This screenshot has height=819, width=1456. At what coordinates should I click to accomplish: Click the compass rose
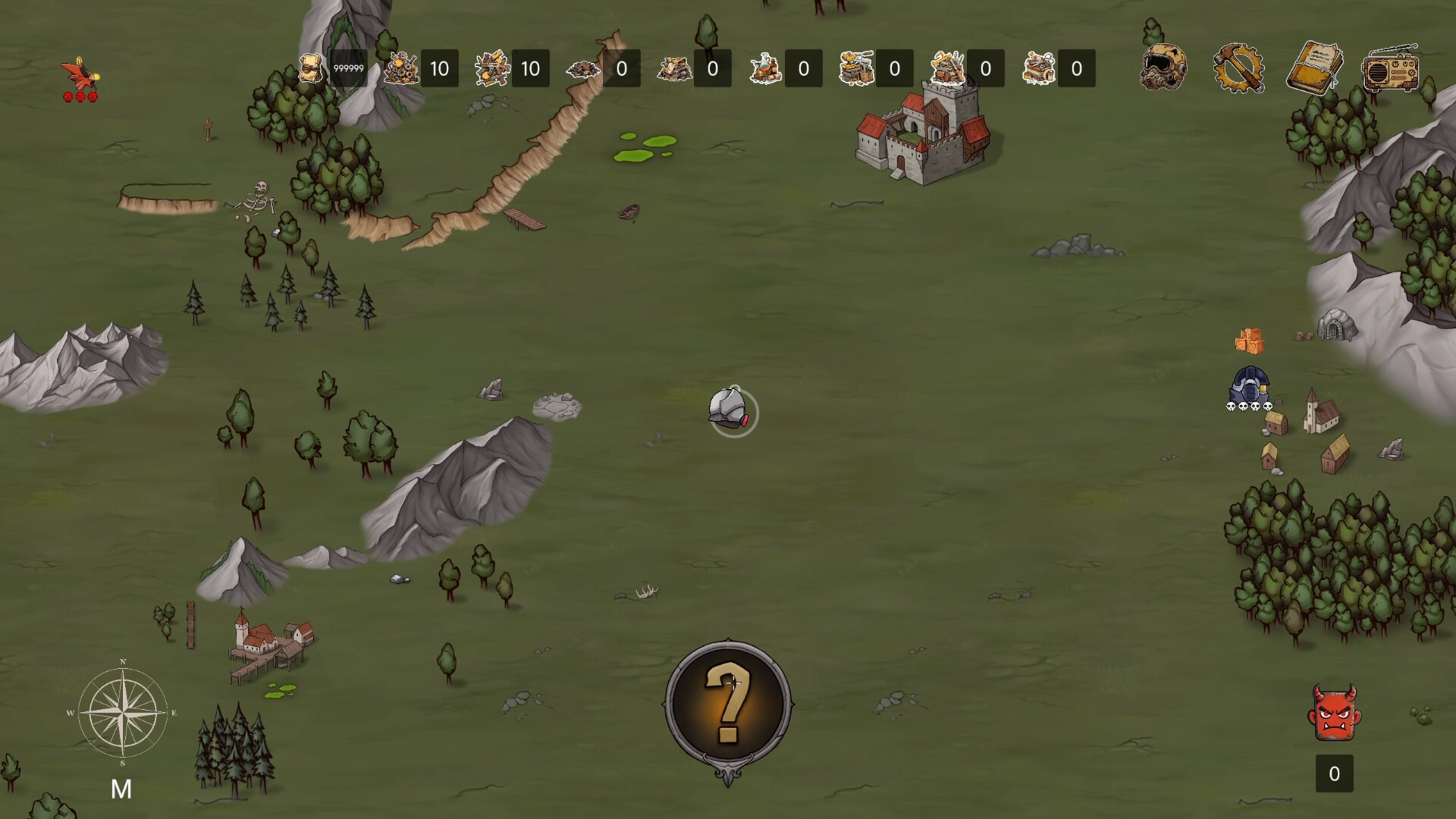tap(122, 712)
